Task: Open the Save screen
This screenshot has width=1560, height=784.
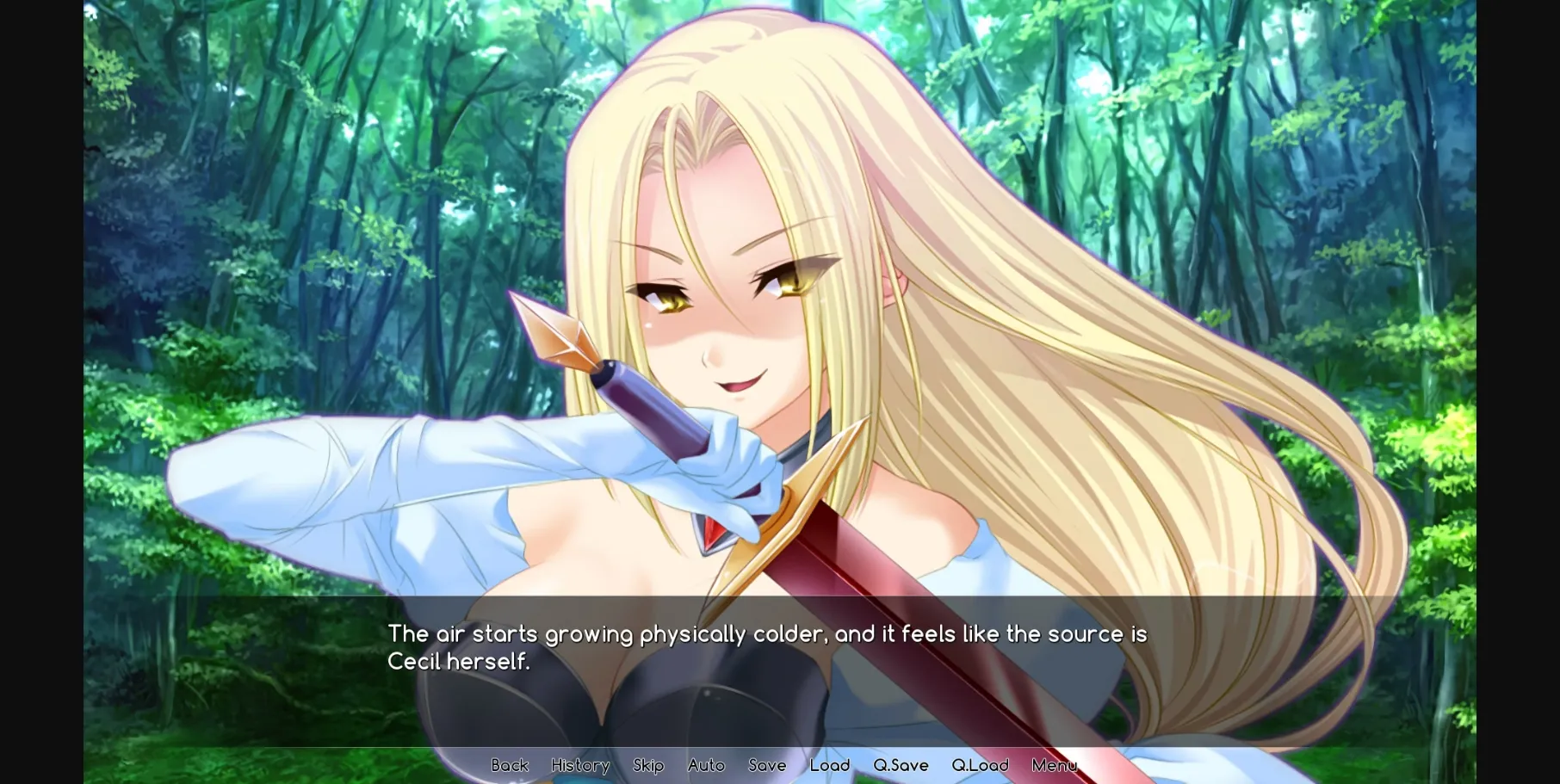Action: point(767,765)
